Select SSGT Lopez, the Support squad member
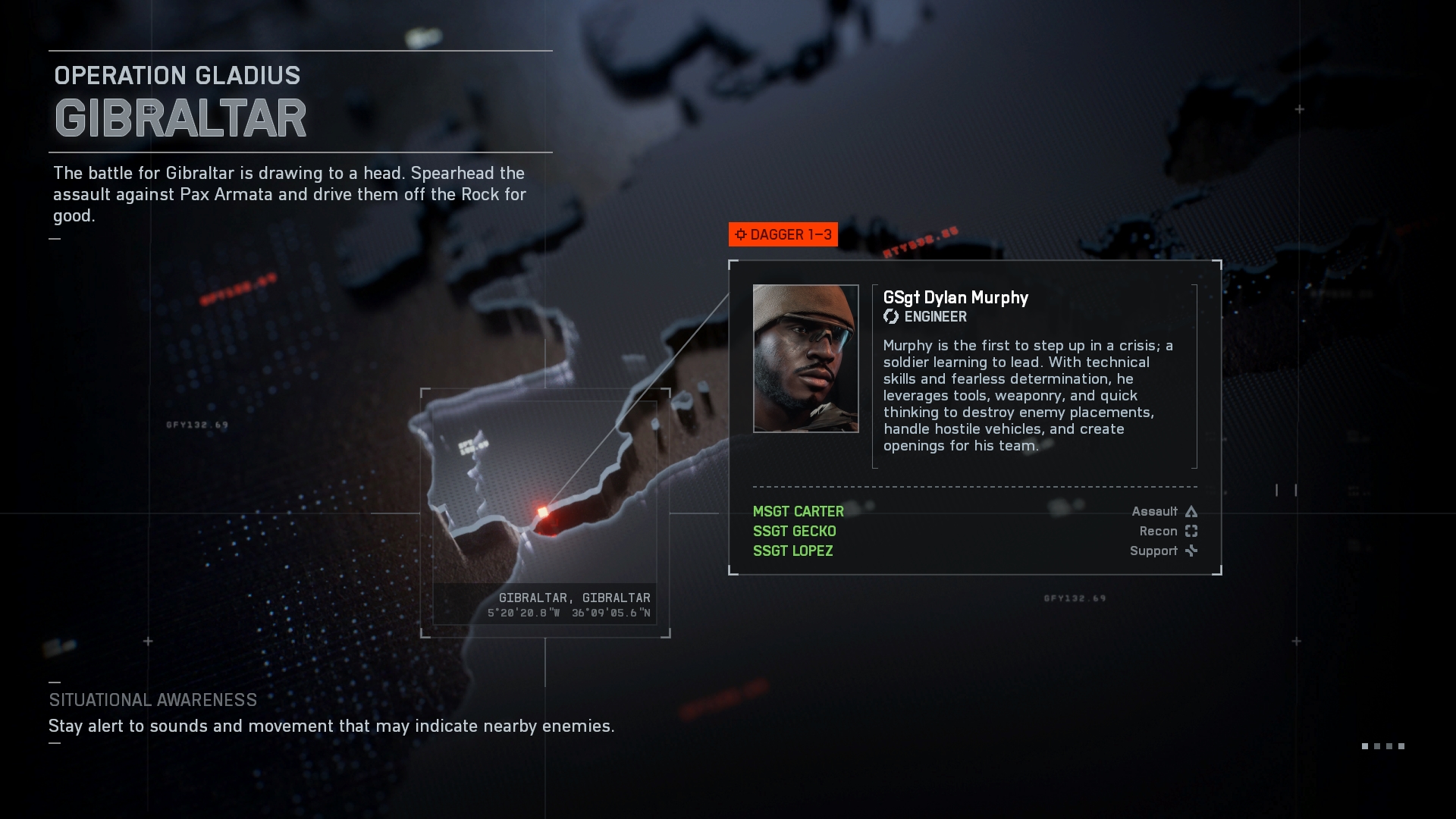 point(792,551)
